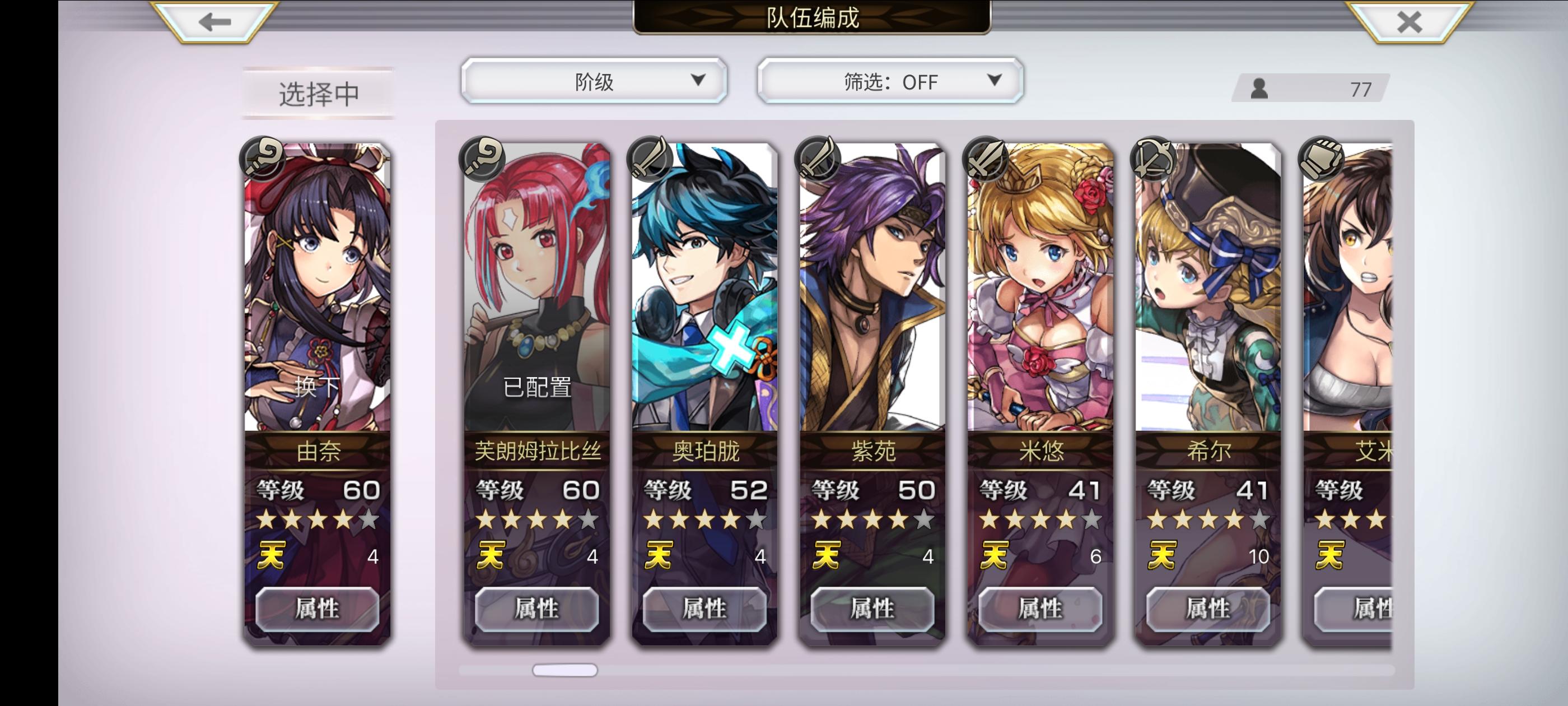Open the 阶级 sorting dropdown
1568x706 pixels.
tap(593, 80)
